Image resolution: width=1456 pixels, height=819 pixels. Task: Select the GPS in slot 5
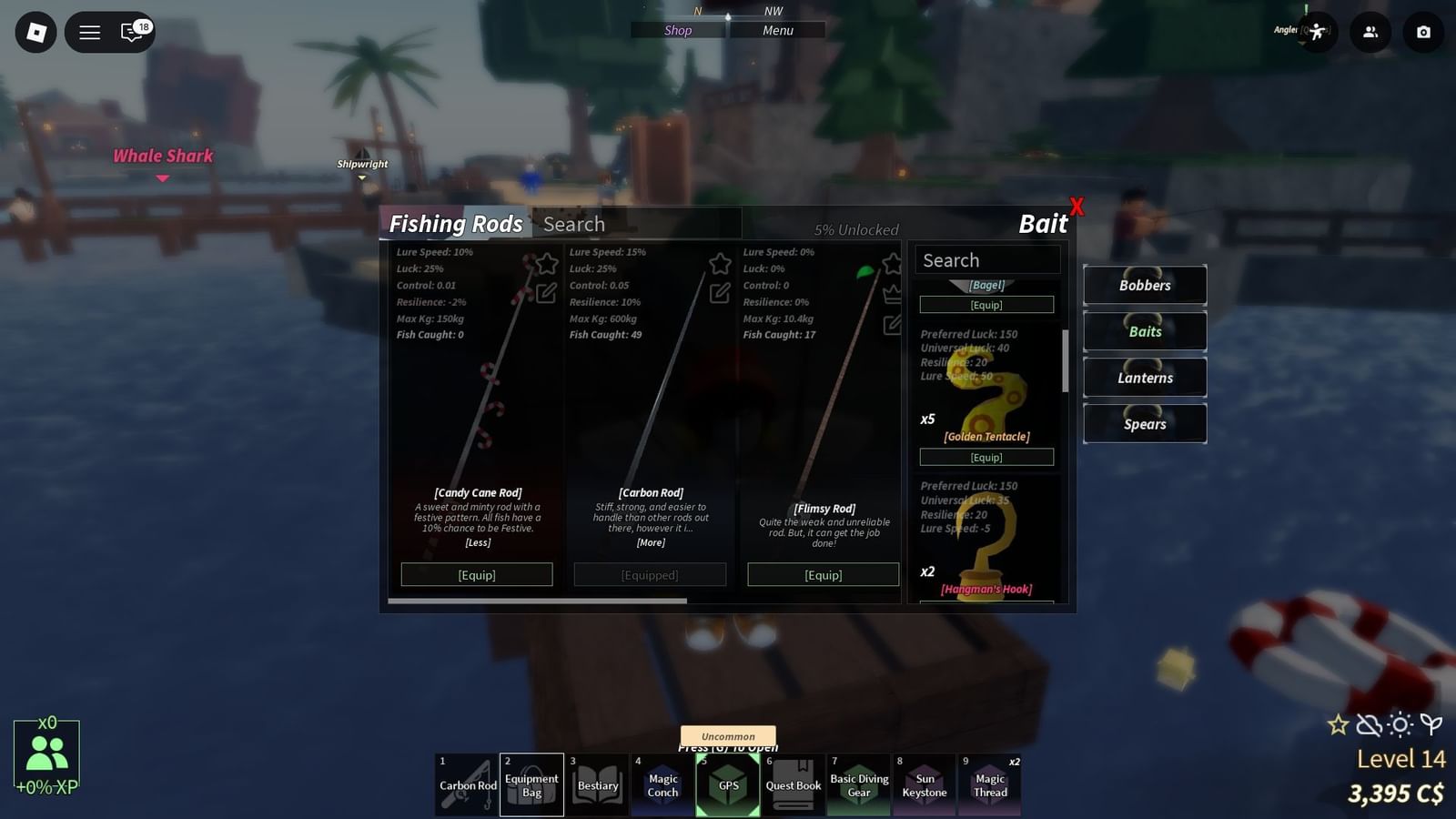[728, 784]
